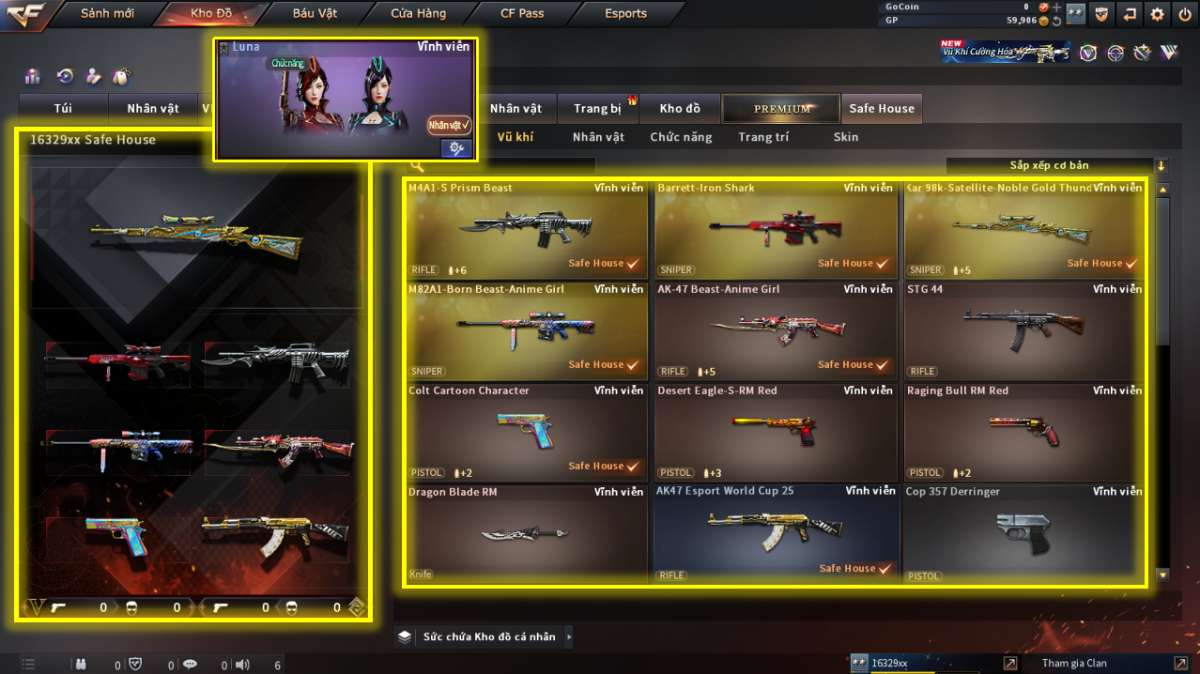Image resolution: width=1200 pixels, height=674 pixels.
Task: Select the Kho đồ inventory tab
Action: [x=680, y=109]
